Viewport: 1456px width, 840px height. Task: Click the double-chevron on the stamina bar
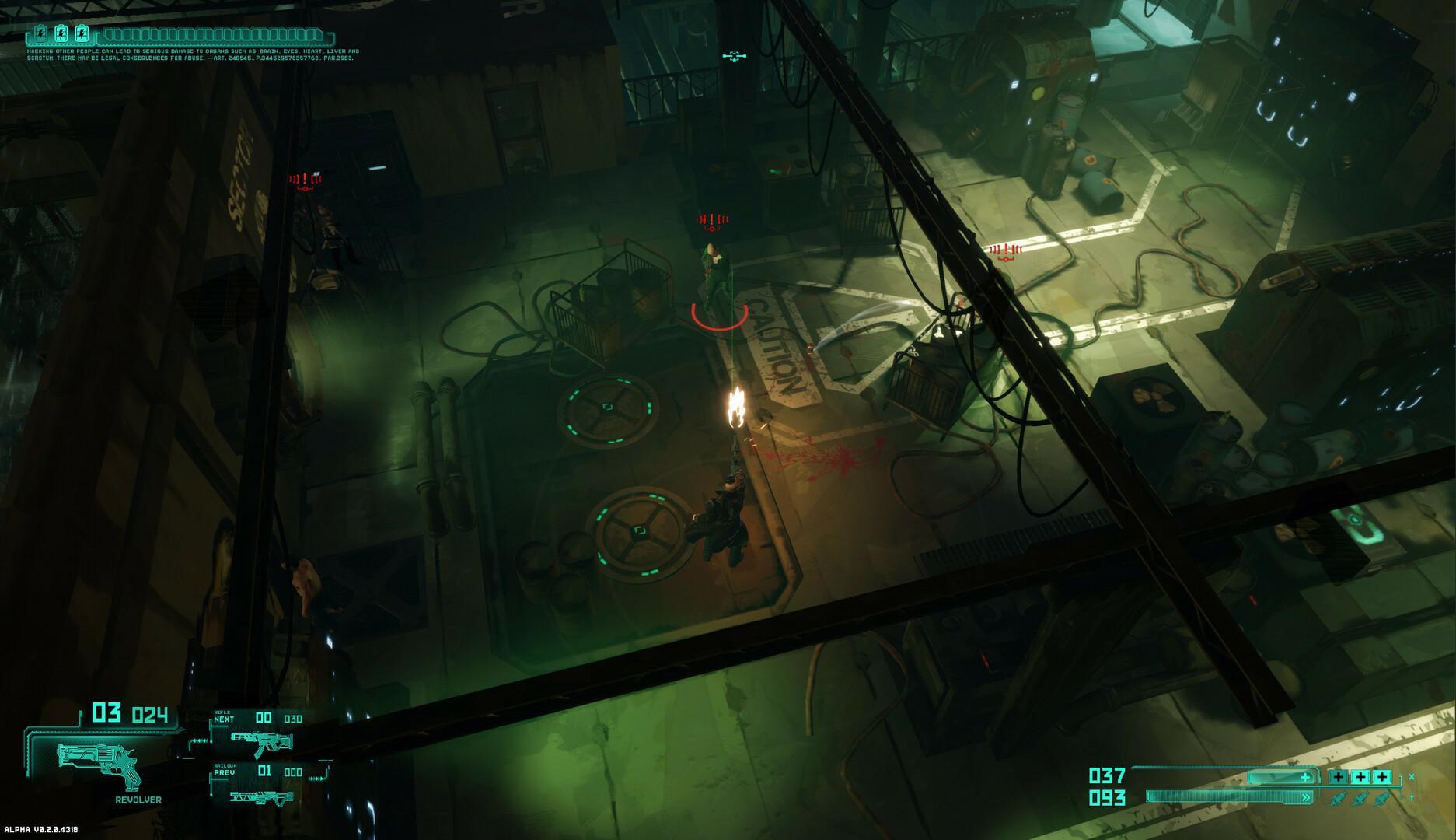pyautogui.click(x=1306, y=797)
